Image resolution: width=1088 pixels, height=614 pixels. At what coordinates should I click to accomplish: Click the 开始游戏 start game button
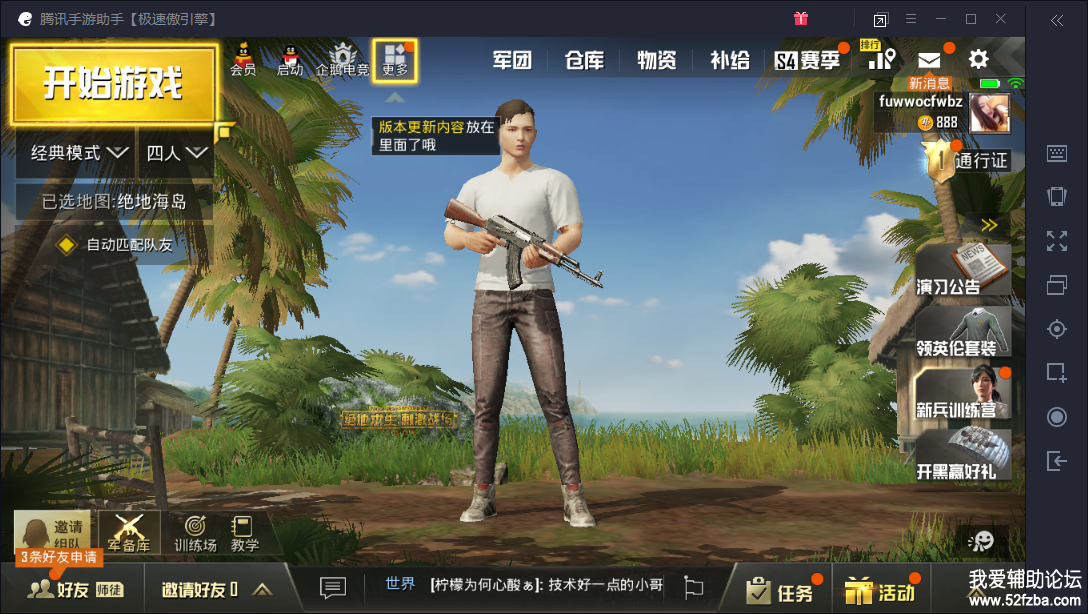[x=113, y=85]
